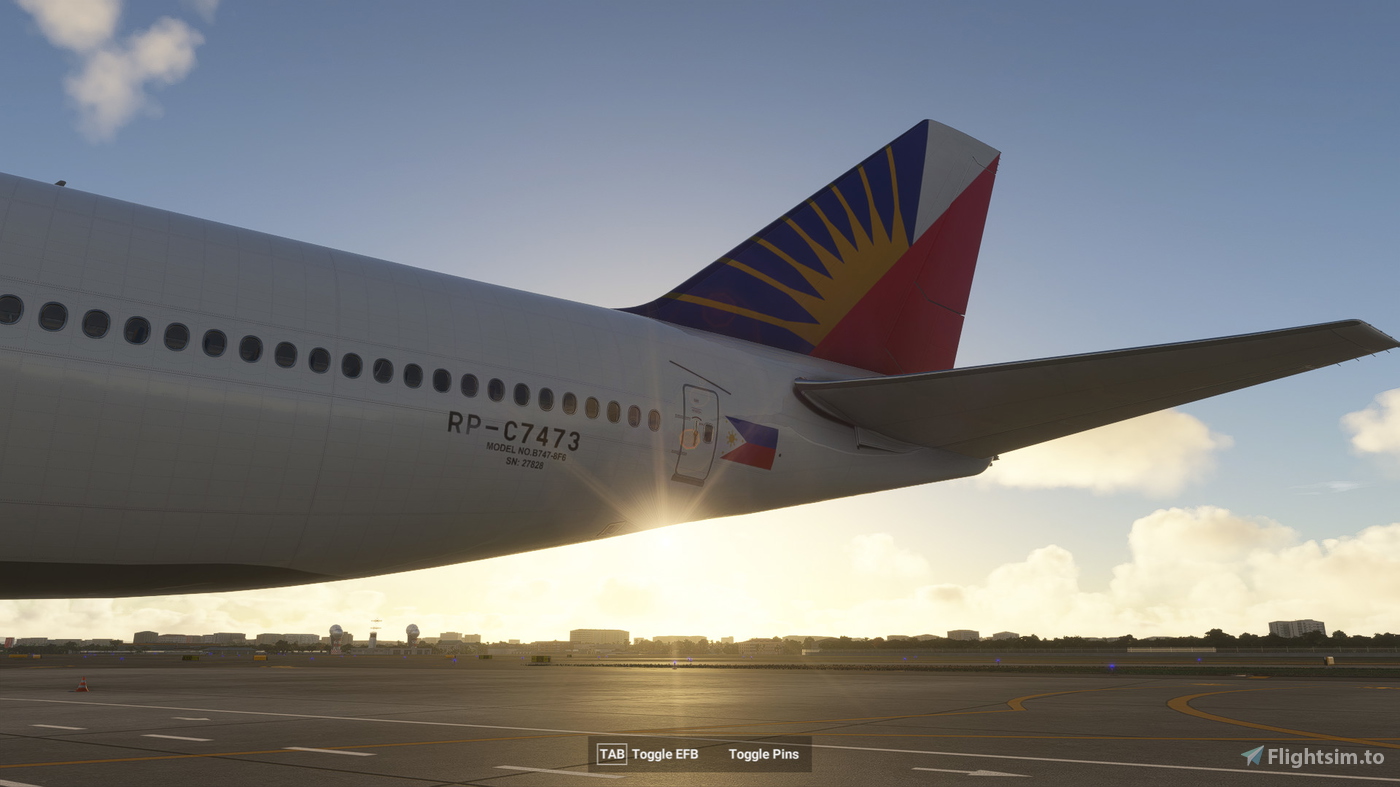
Task: Select the Toggle Pins label in the hint bar
Action: (x=764, y=755)
